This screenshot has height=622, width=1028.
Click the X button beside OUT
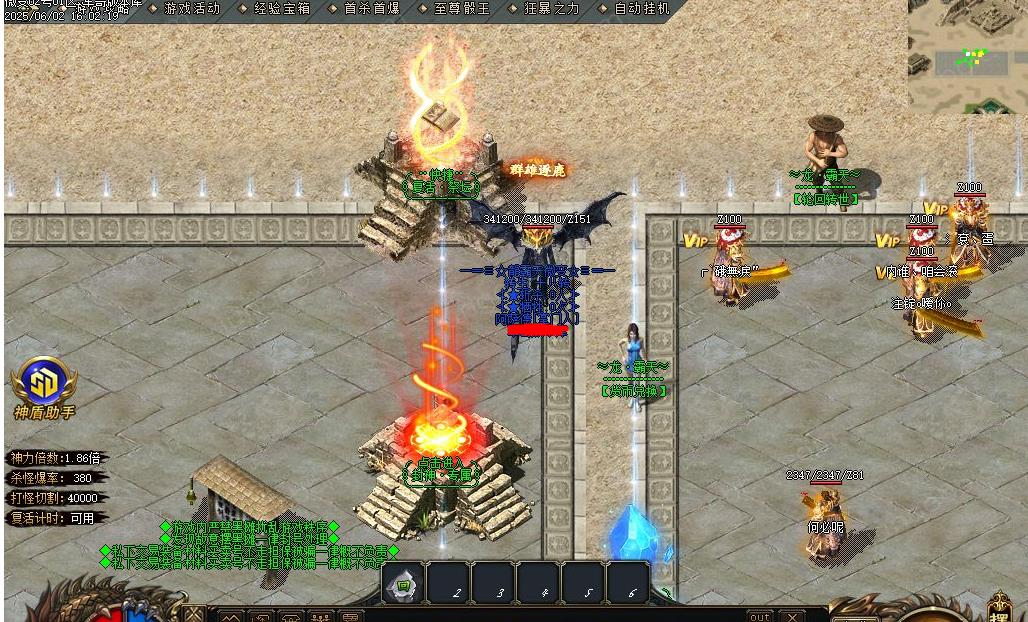[x=792, y=616]
